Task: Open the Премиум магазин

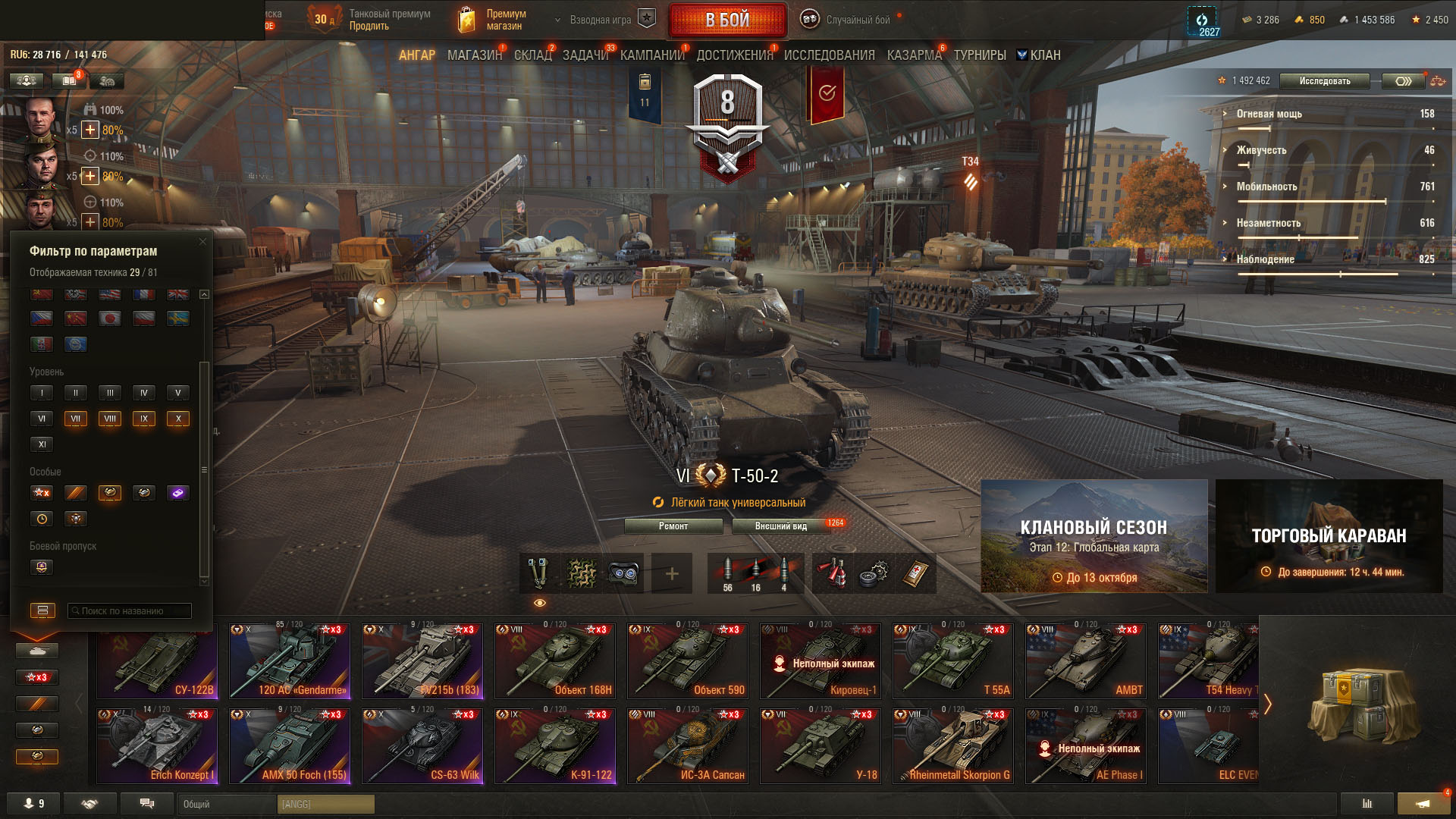Action: click(494, 20)
